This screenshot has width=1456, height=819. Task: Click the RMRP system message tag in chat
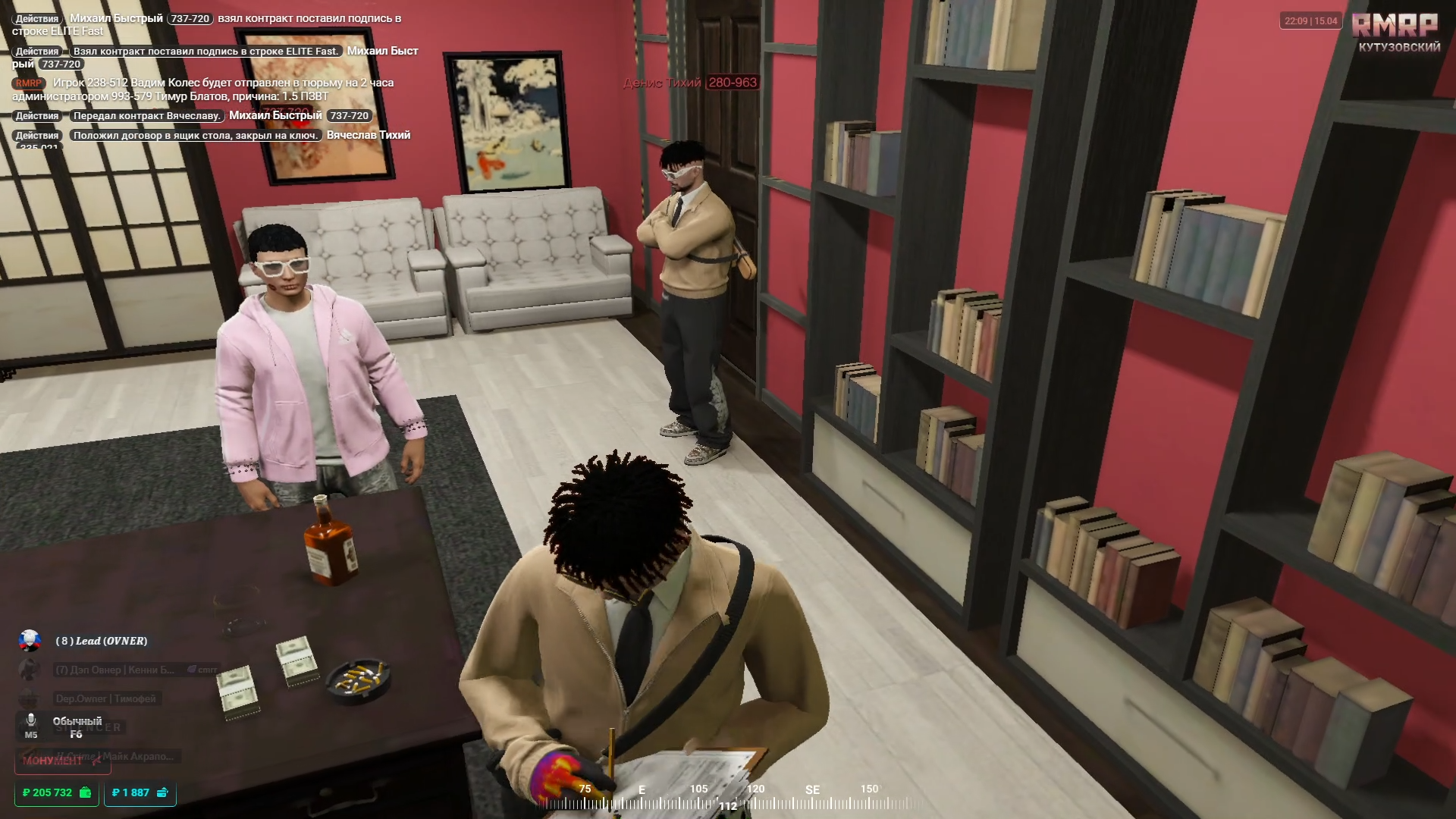(28, 83)
